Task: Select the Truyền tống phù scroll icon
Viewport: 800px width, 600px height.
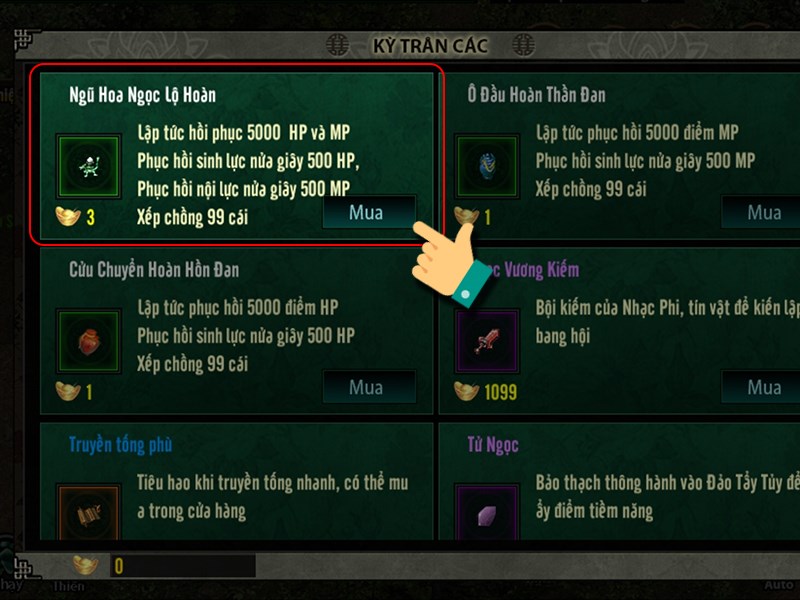Action: click(88, 513)
